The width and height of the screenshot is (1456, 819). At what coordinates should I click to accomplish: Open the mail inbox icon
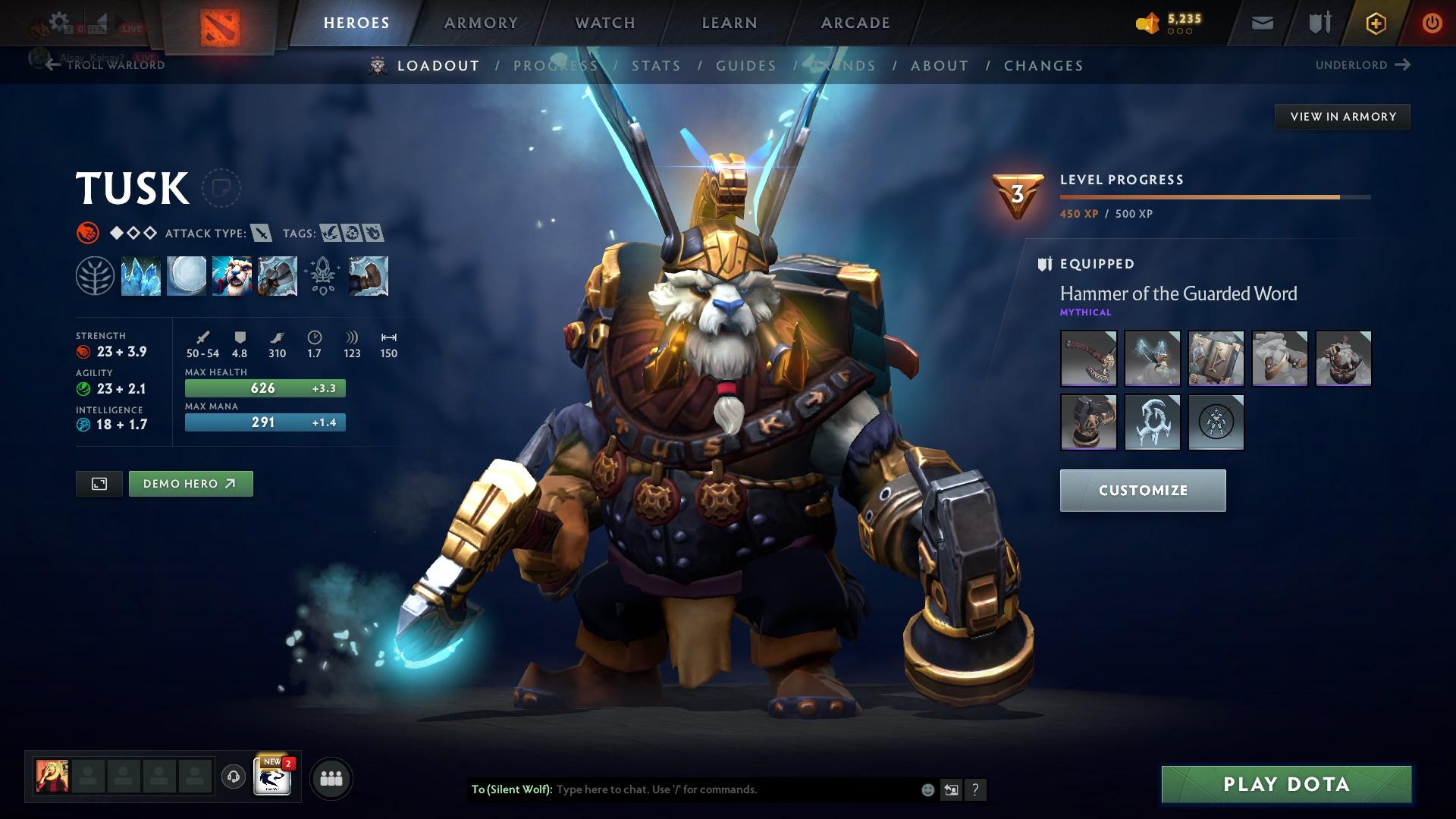1262,23
